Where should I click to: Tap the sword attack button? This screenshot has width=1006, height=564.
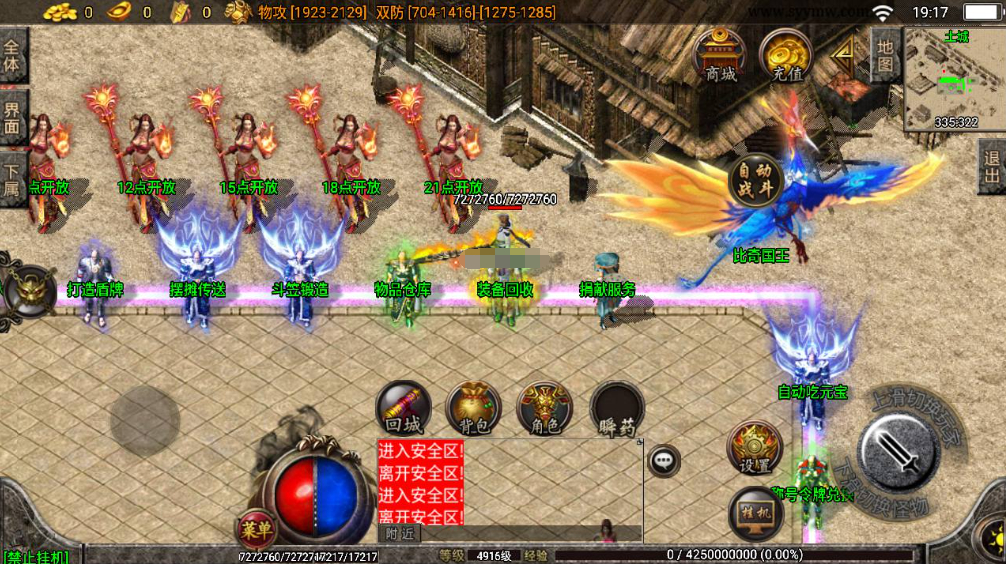click(899, 450)
